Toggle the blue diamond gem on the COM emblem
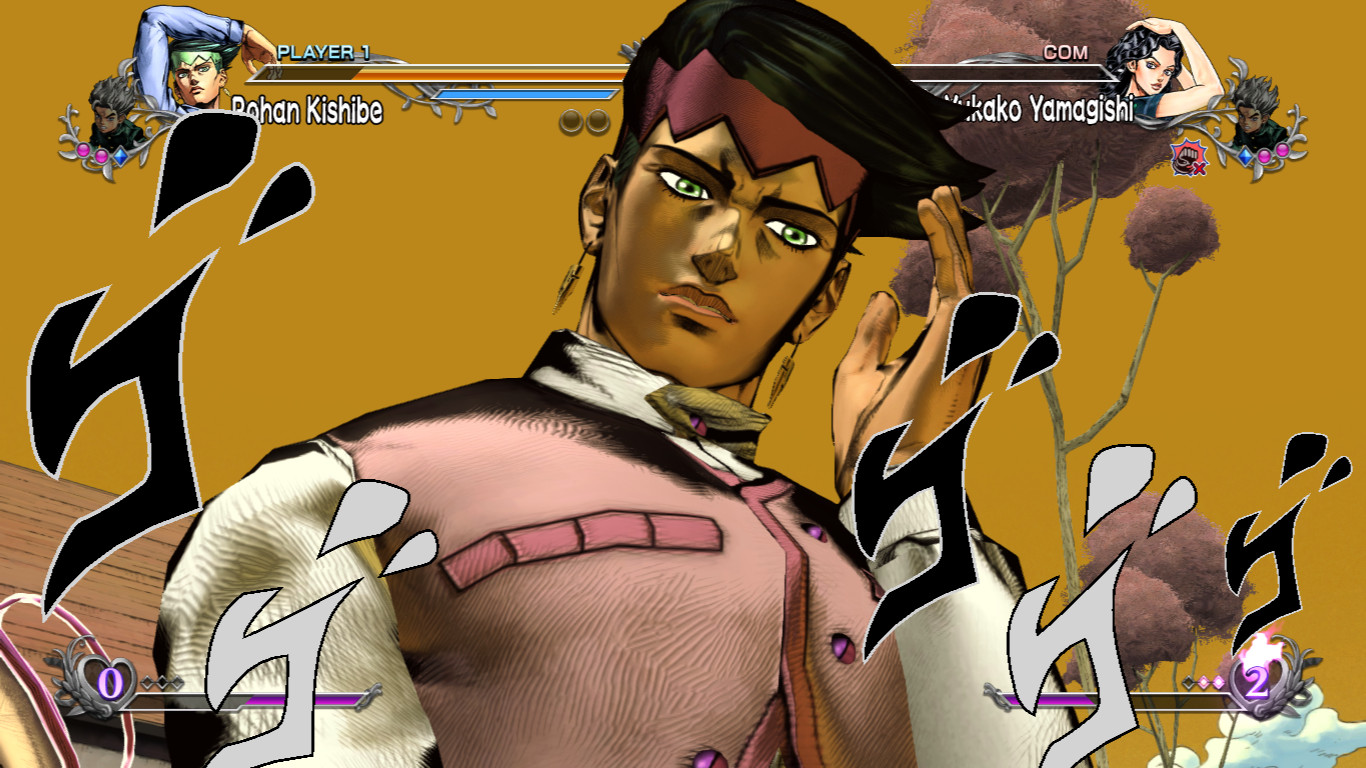The height and width of the screenshot is (768, 1366). click(x=1247, y=155)
